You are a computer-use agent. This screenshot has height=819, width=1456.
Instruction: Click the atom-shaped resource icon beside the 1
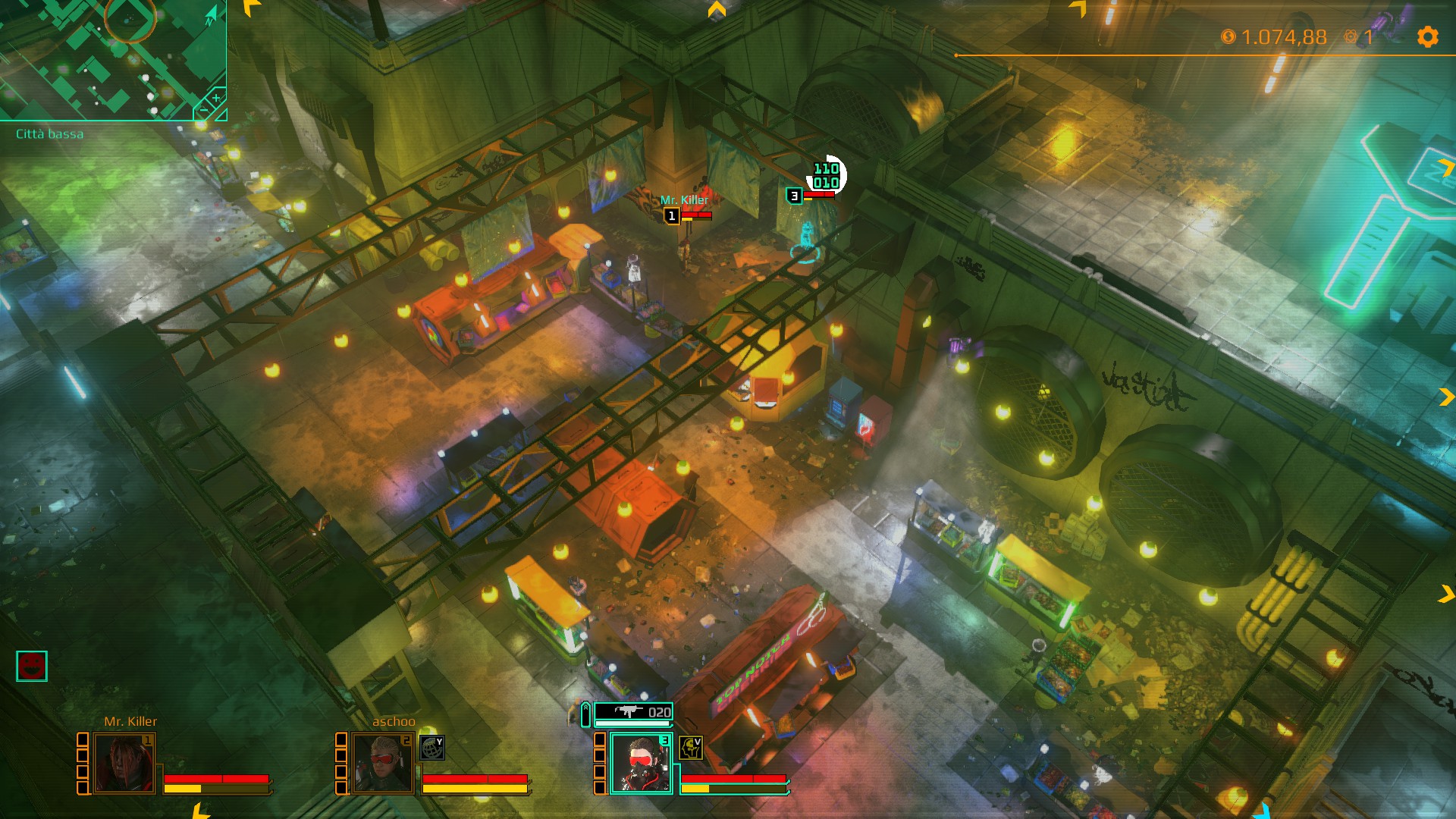[1351, 36]
